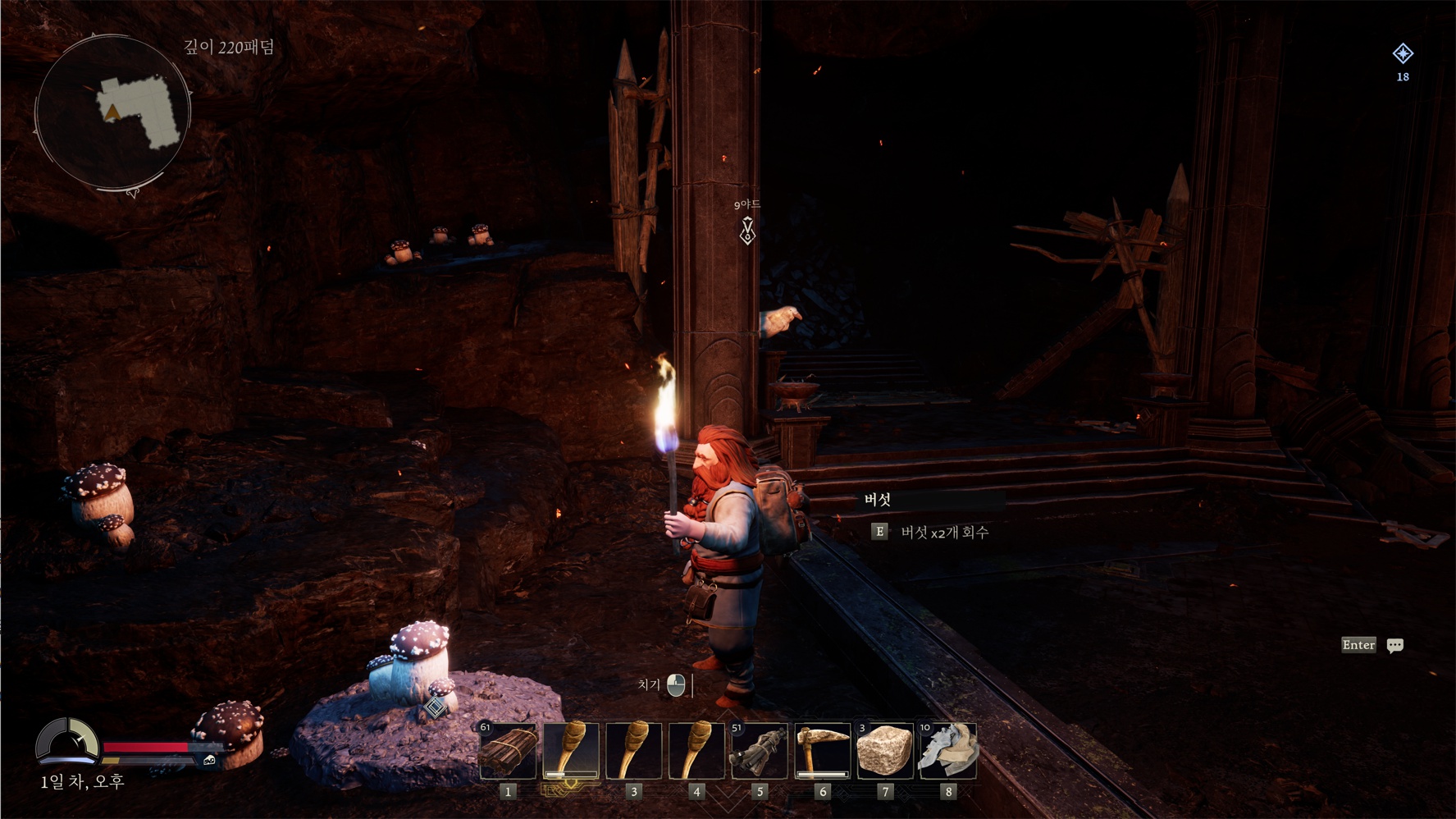1456x819 pixels.
Task: Select the wood bundle hotbar slot
Action: [x=509, y=750]
